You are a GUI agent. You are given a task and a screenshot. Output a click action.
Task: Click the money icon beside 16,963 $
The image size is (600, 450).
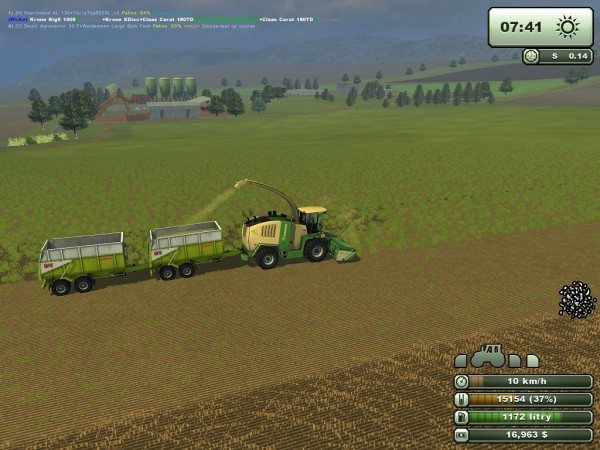pyautogui.click(x=461, y=435)
